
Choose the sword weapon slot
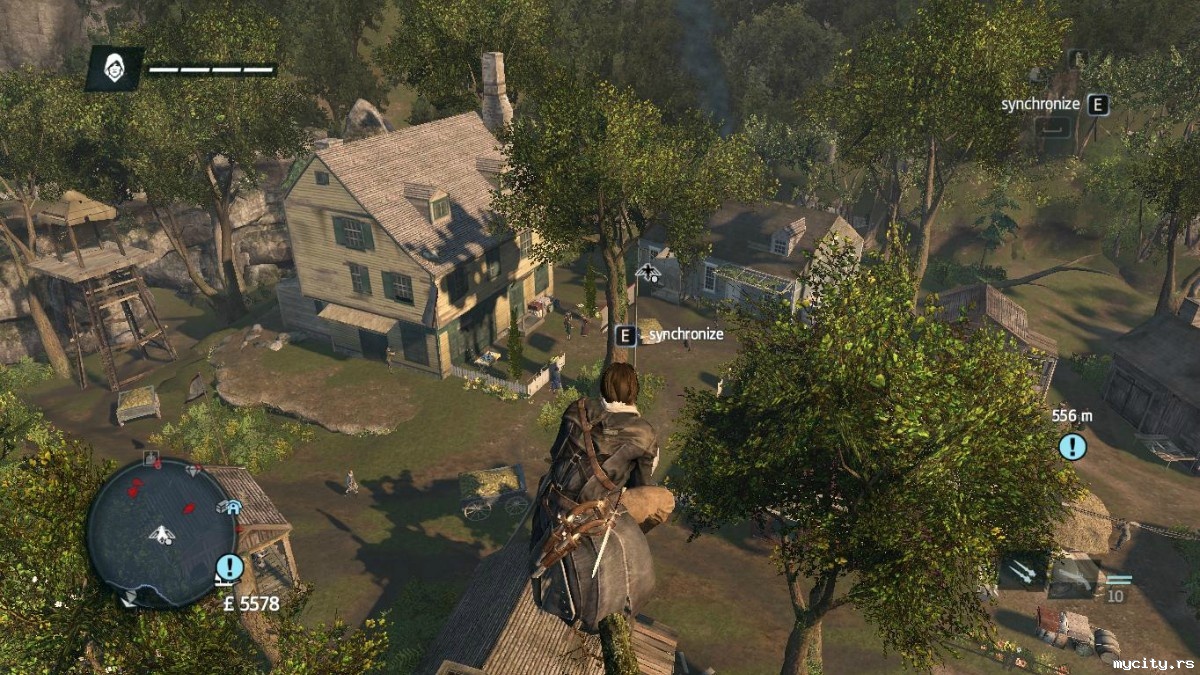pos(1073,575)
